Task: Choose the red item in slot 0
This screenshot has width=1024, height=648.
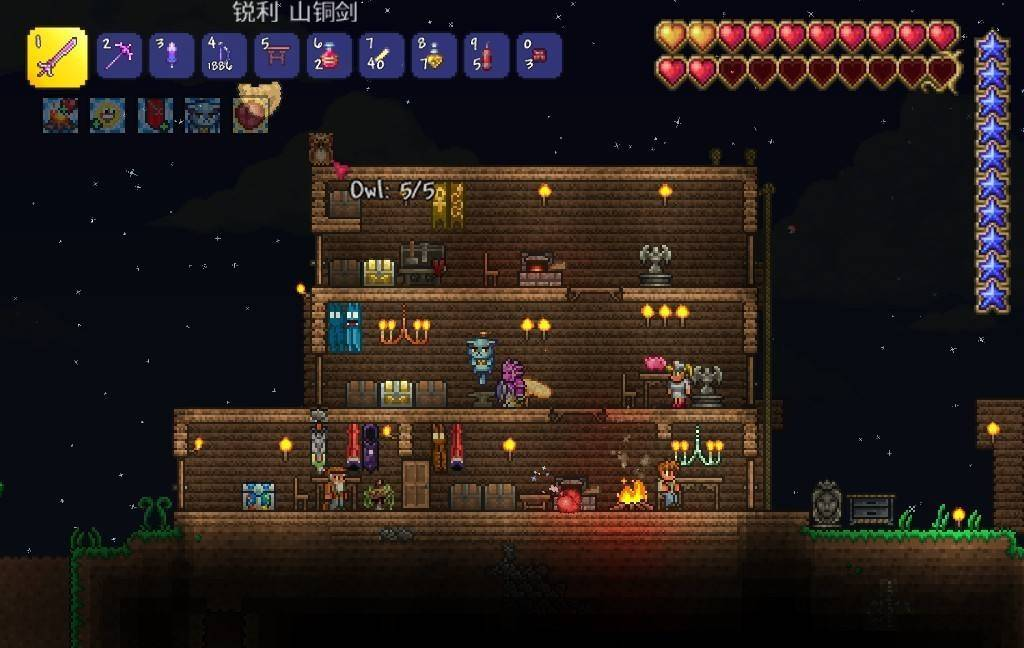Action: point(539,56)
